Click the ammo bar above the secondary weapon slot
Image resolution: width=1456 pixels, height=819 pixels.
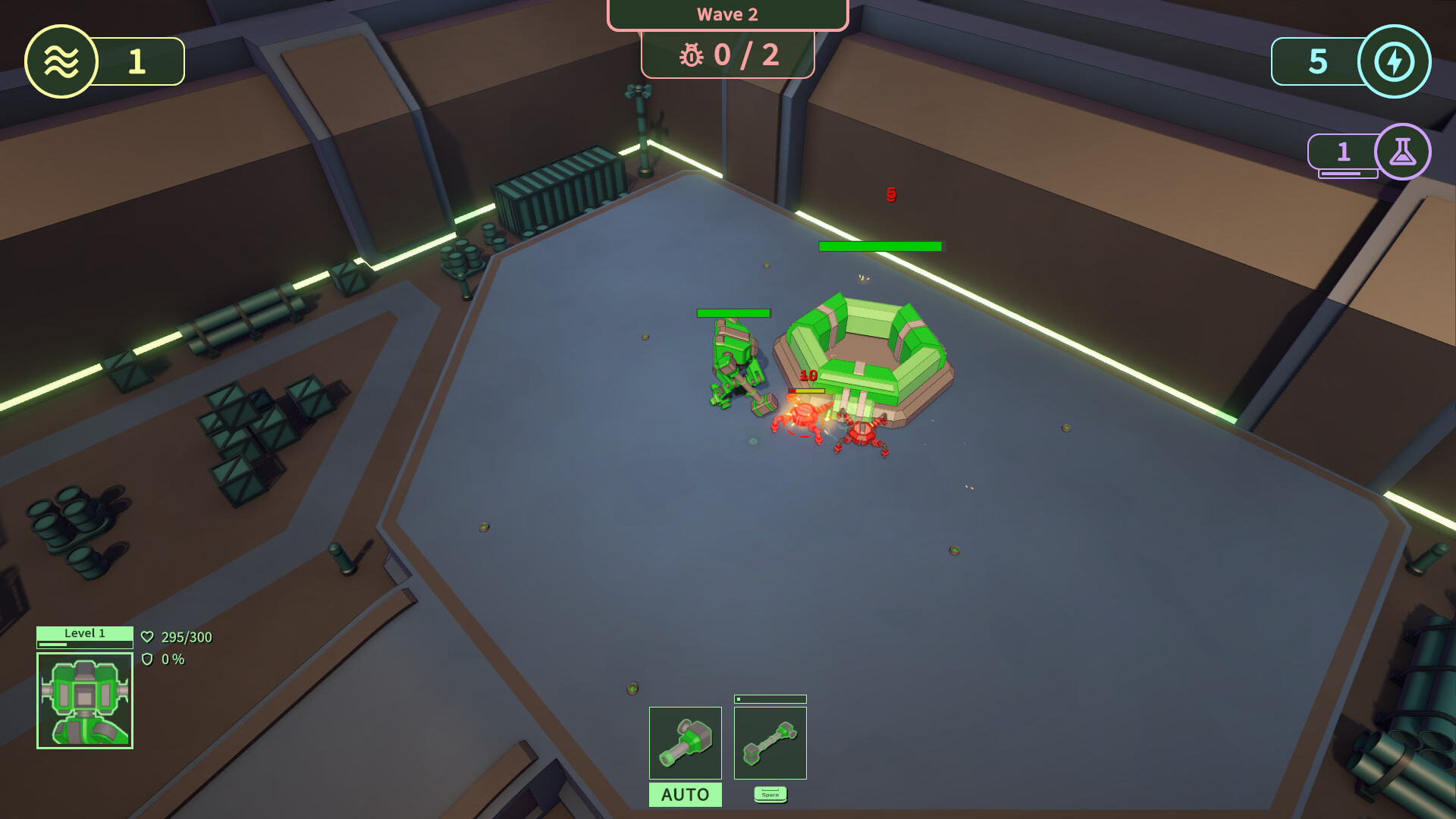pos(770,698)
